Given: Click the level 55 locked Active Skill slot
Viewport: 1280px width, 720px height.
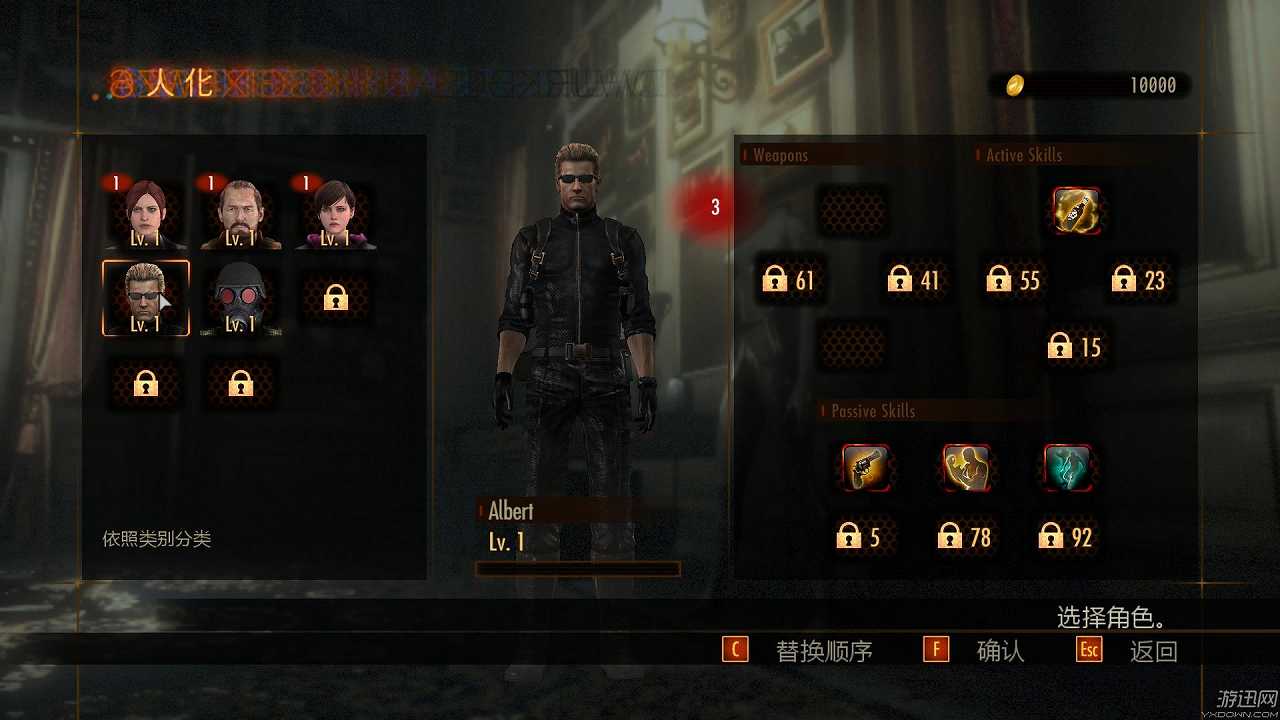Looking at the screenshot, I should click(x=1012, y=280).
